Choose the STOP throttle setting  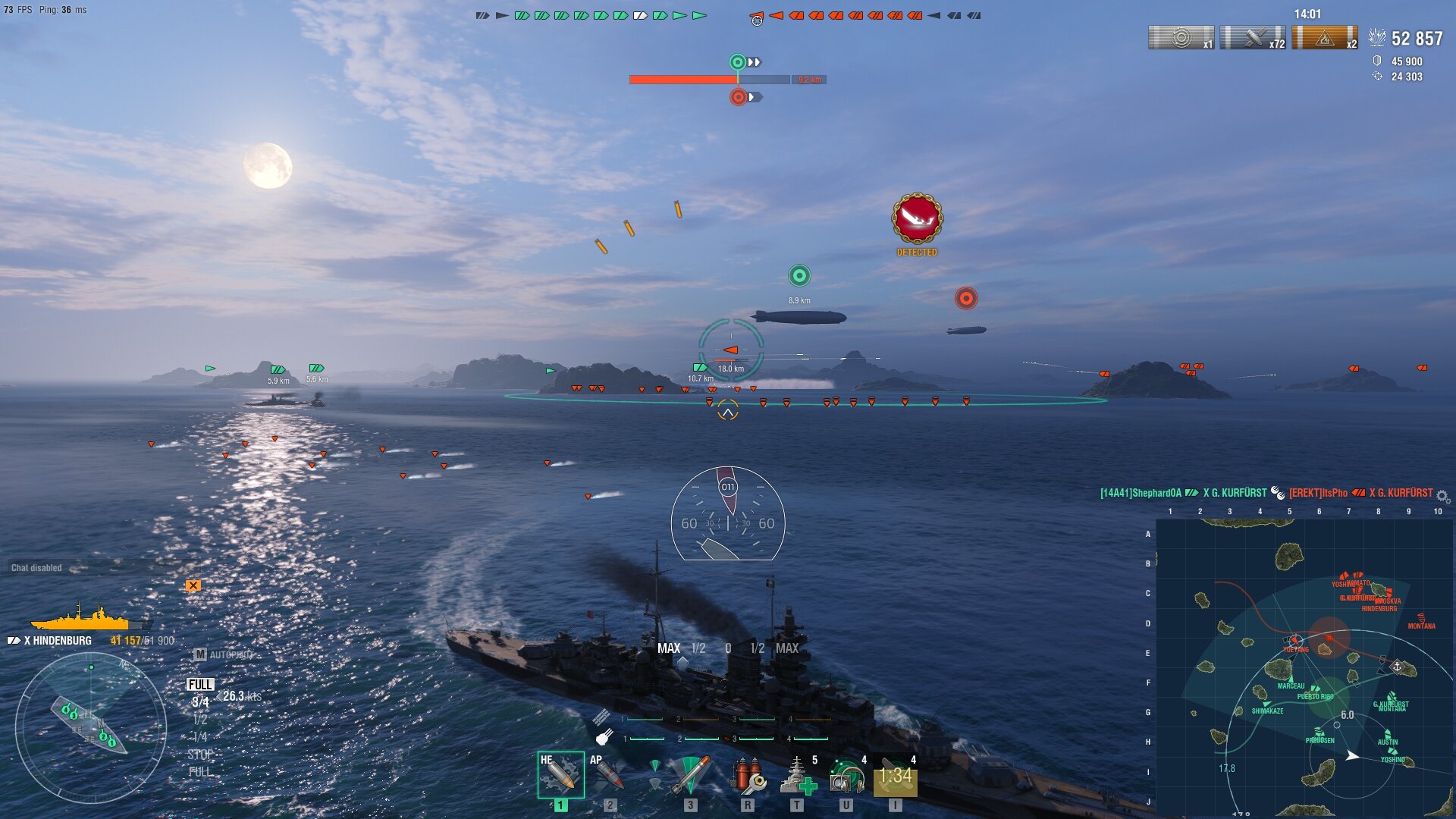tap(200, 755)
